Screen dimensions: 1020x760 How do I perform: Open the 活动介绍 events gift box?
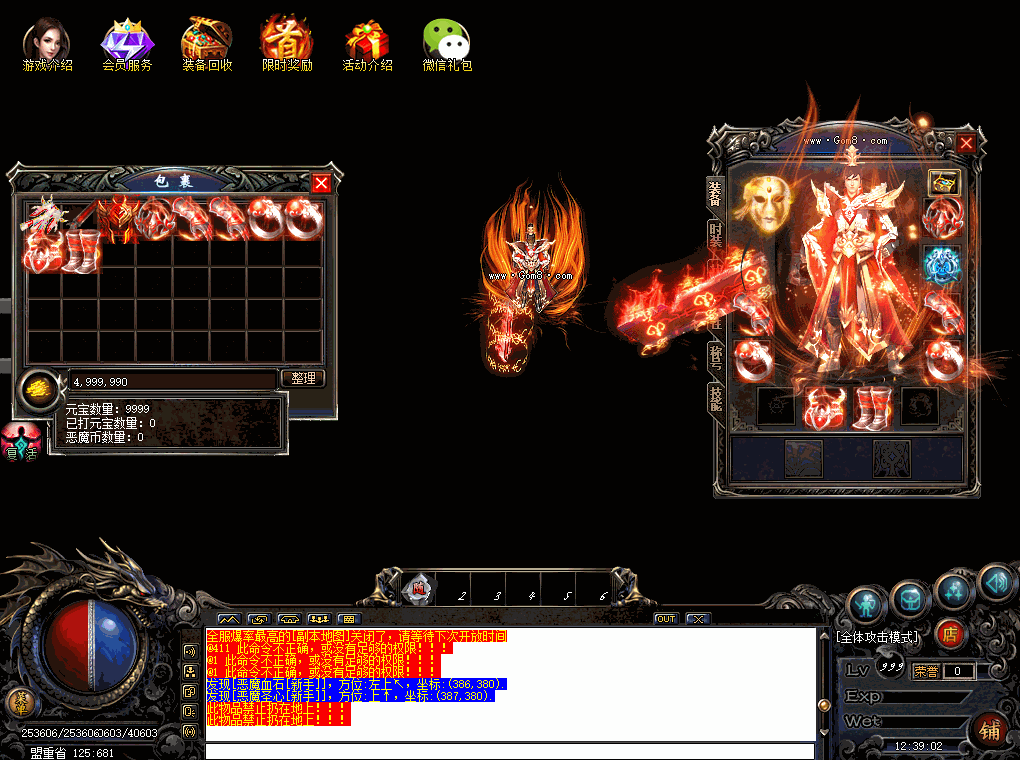367,42
